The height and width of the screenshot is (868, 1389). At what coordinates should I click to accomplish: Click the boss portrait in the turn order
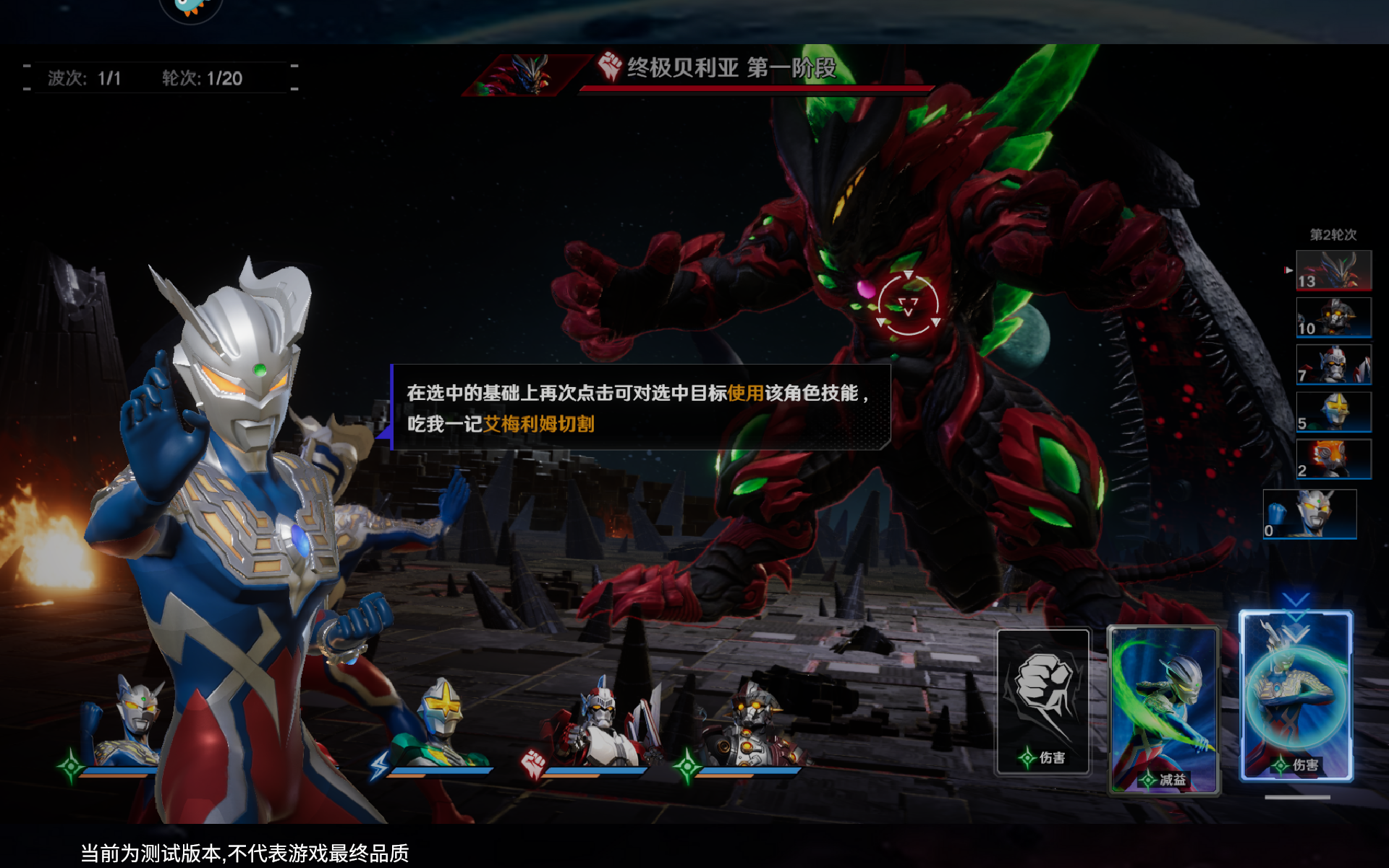pyautogui.click(x=1333, y=271)
